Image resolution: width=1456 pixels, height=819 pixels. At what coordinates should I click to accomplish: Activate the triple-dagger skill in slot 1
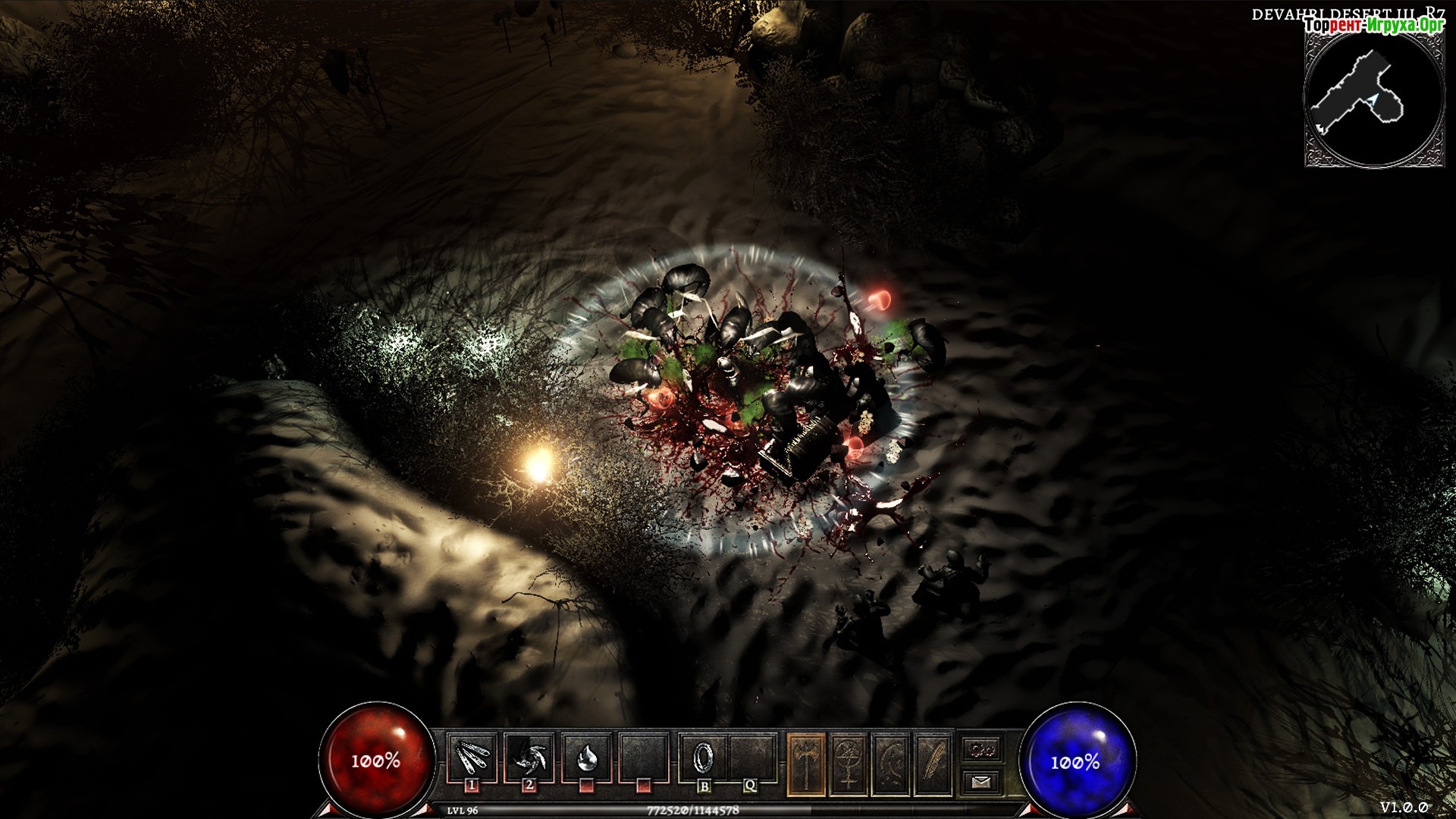(x=472, y=757)
